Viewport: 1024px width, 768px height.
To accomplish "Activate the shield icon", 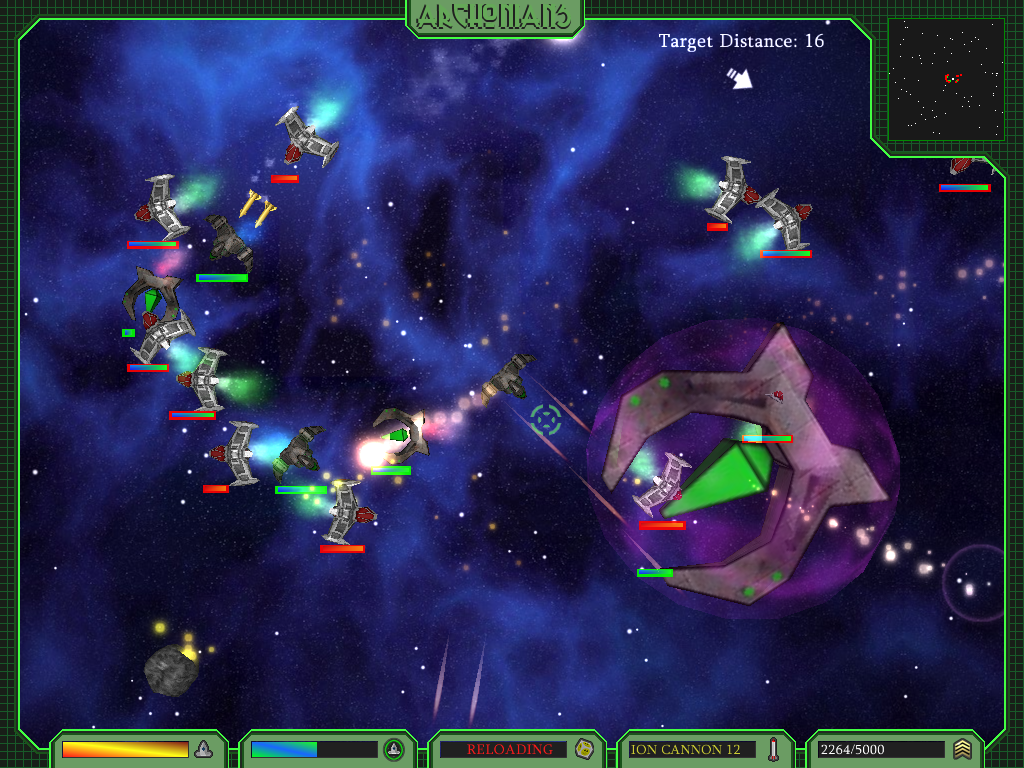I will click(394, 749).
